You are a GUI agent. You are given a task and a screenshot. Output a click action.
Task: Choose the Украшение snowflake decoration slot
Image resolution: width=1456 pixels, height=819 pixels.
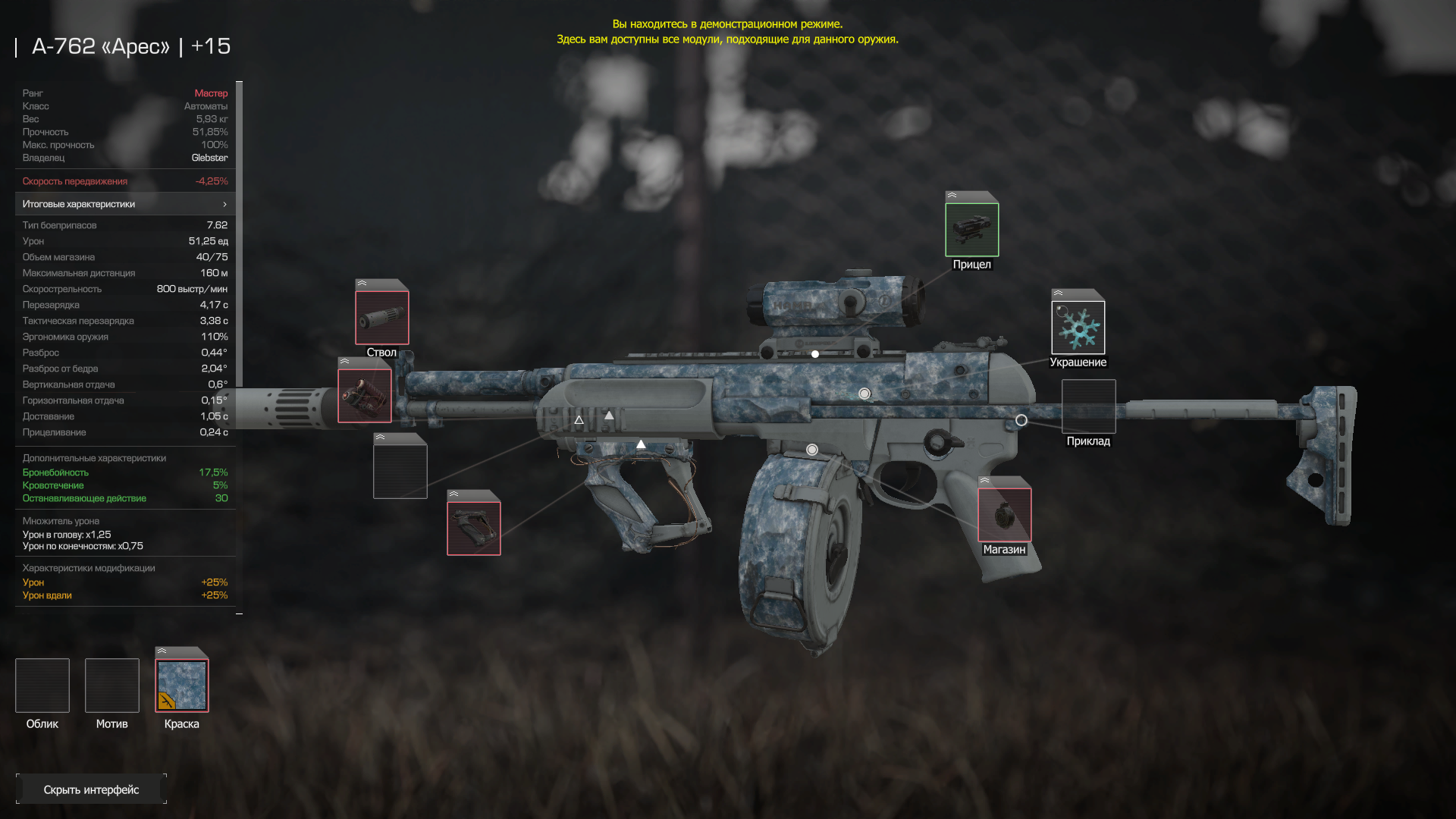(1078, 328)
